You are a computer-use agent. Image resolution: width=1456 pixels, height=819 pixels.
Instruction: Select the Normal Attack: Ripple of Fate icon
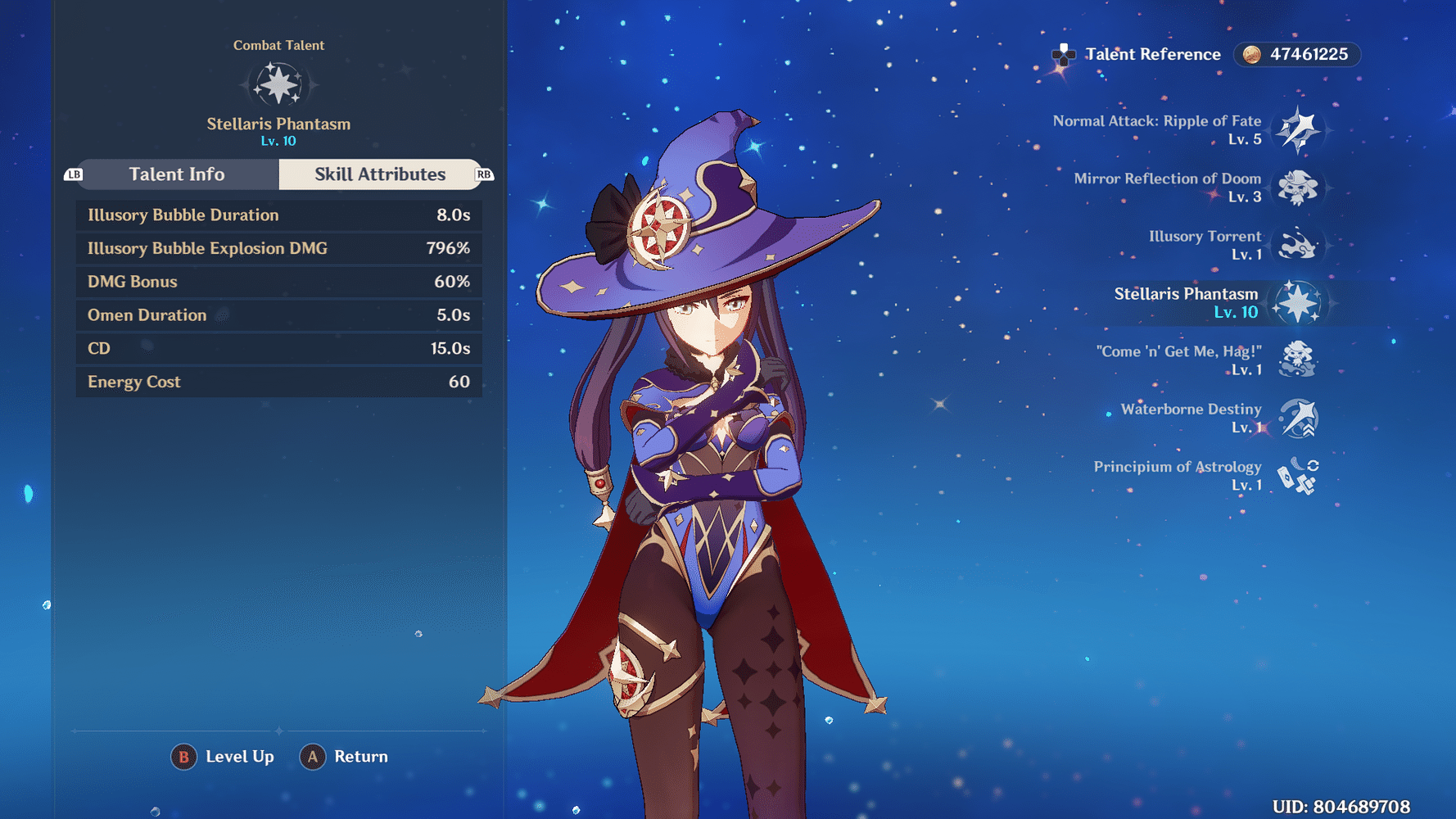point(1299,130)
